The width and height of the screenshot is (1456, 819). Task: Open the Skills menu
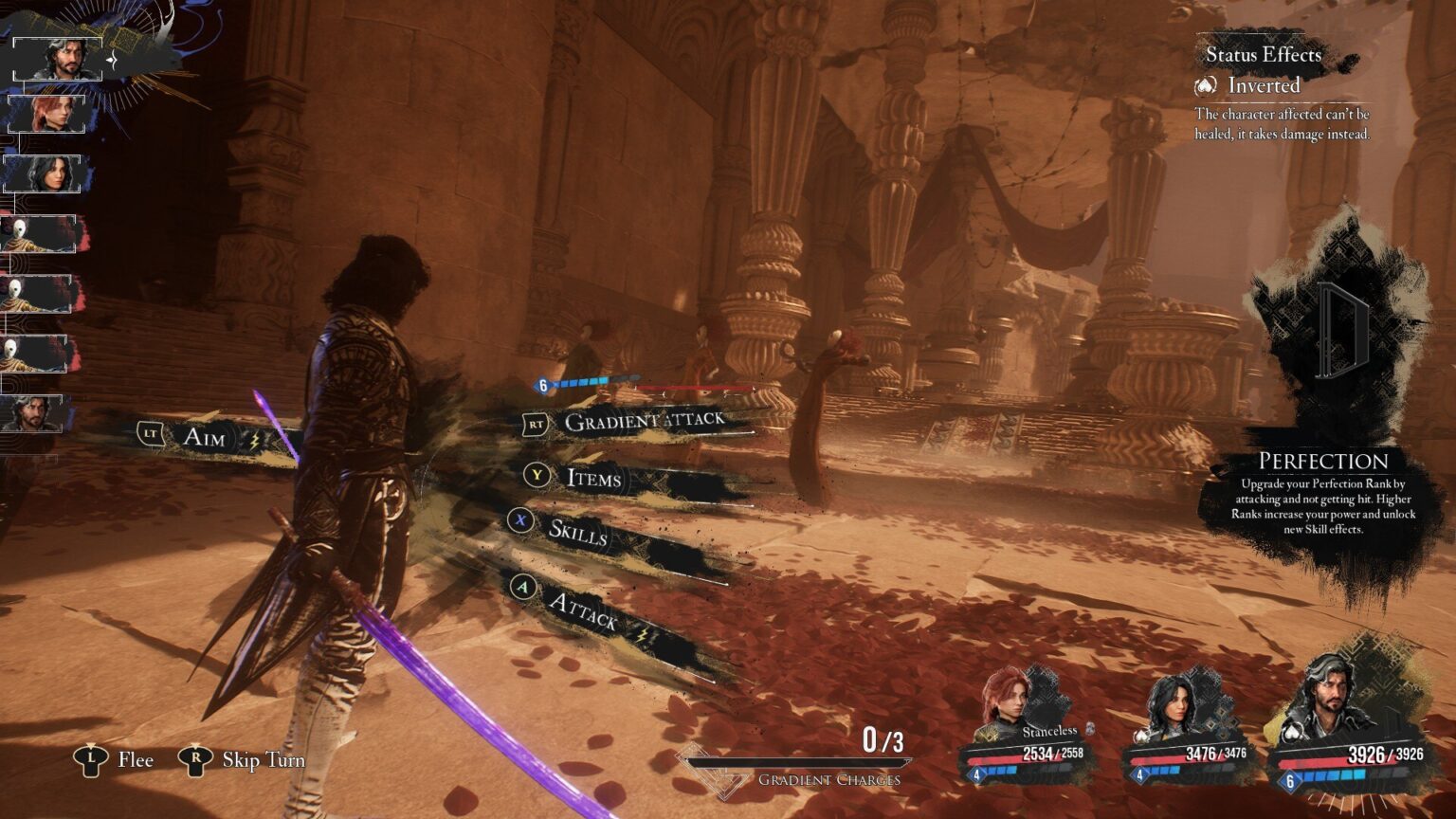pyautogui.click(x=576, y=533)
